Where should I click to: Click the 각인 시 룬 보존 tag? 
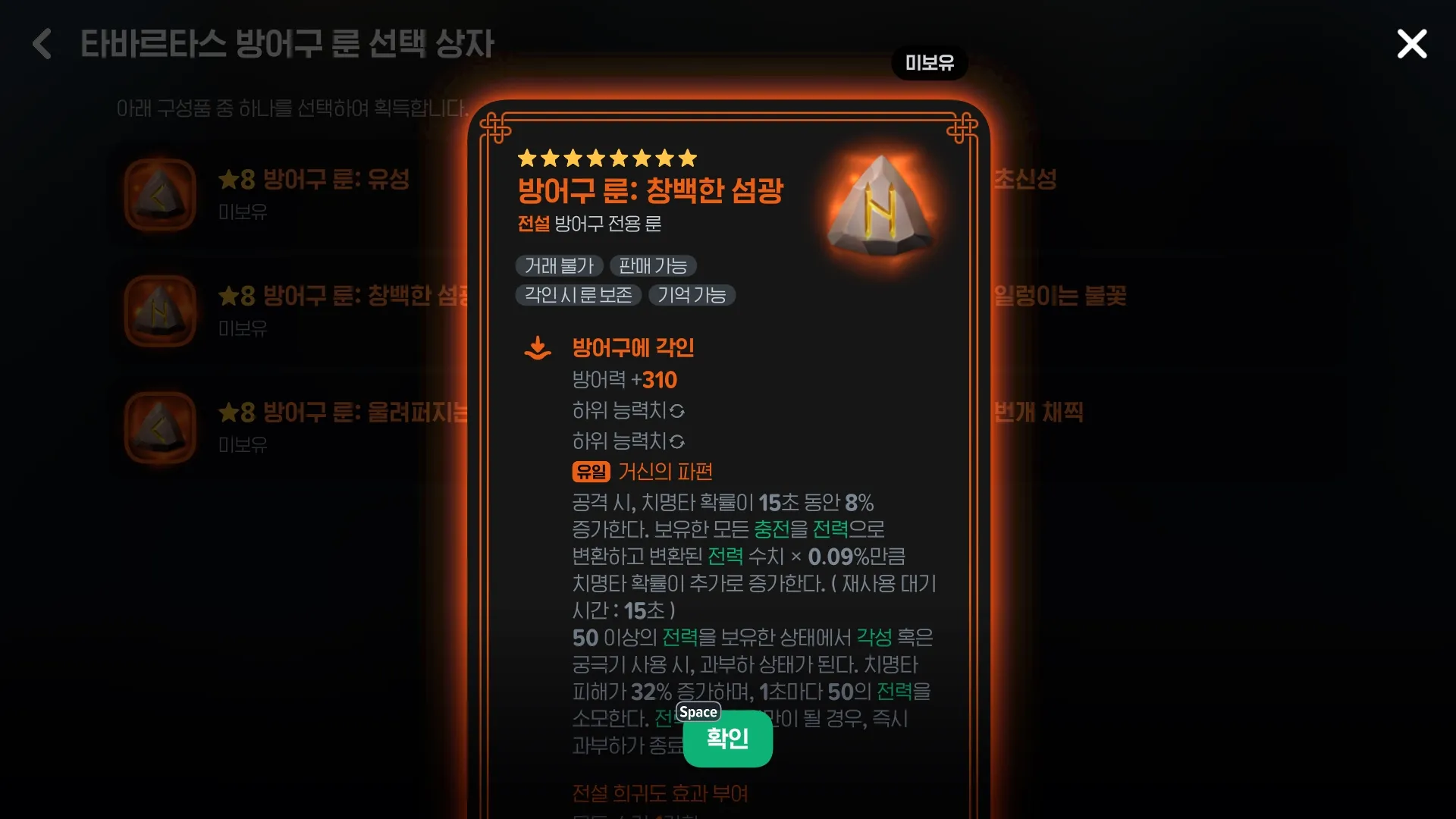[x=578, y=295]
